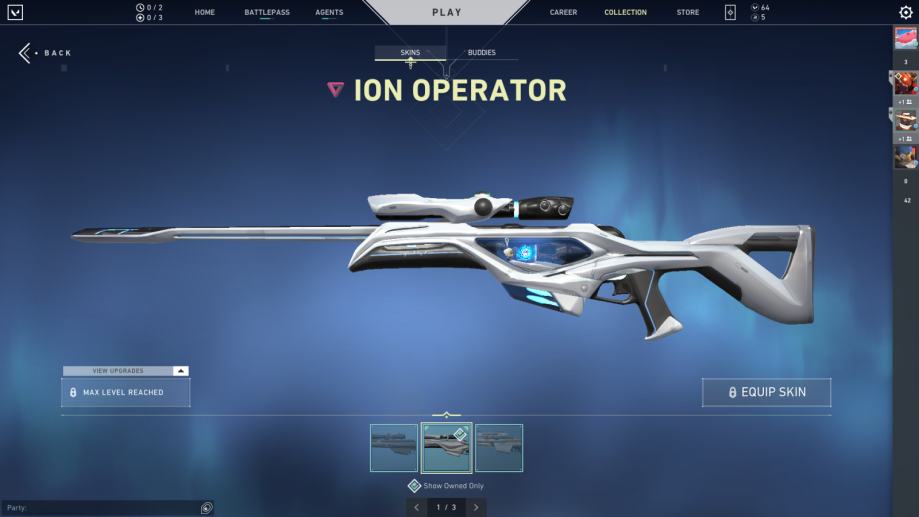Select the third Operator skin thumbnail

[499, 448]
